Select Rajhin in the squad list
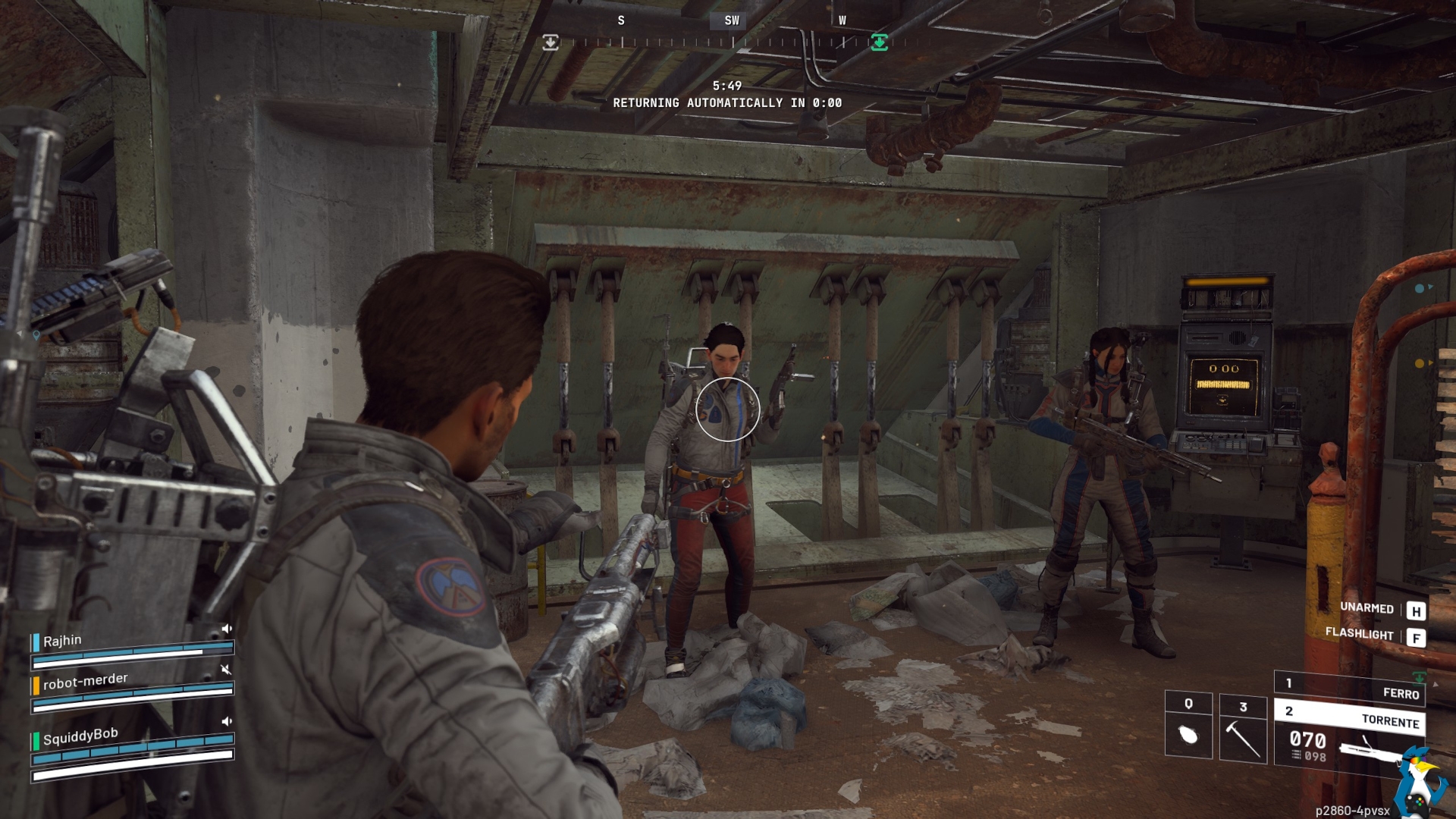Viewport: 1456px width, 819px height. coord(62,641)
